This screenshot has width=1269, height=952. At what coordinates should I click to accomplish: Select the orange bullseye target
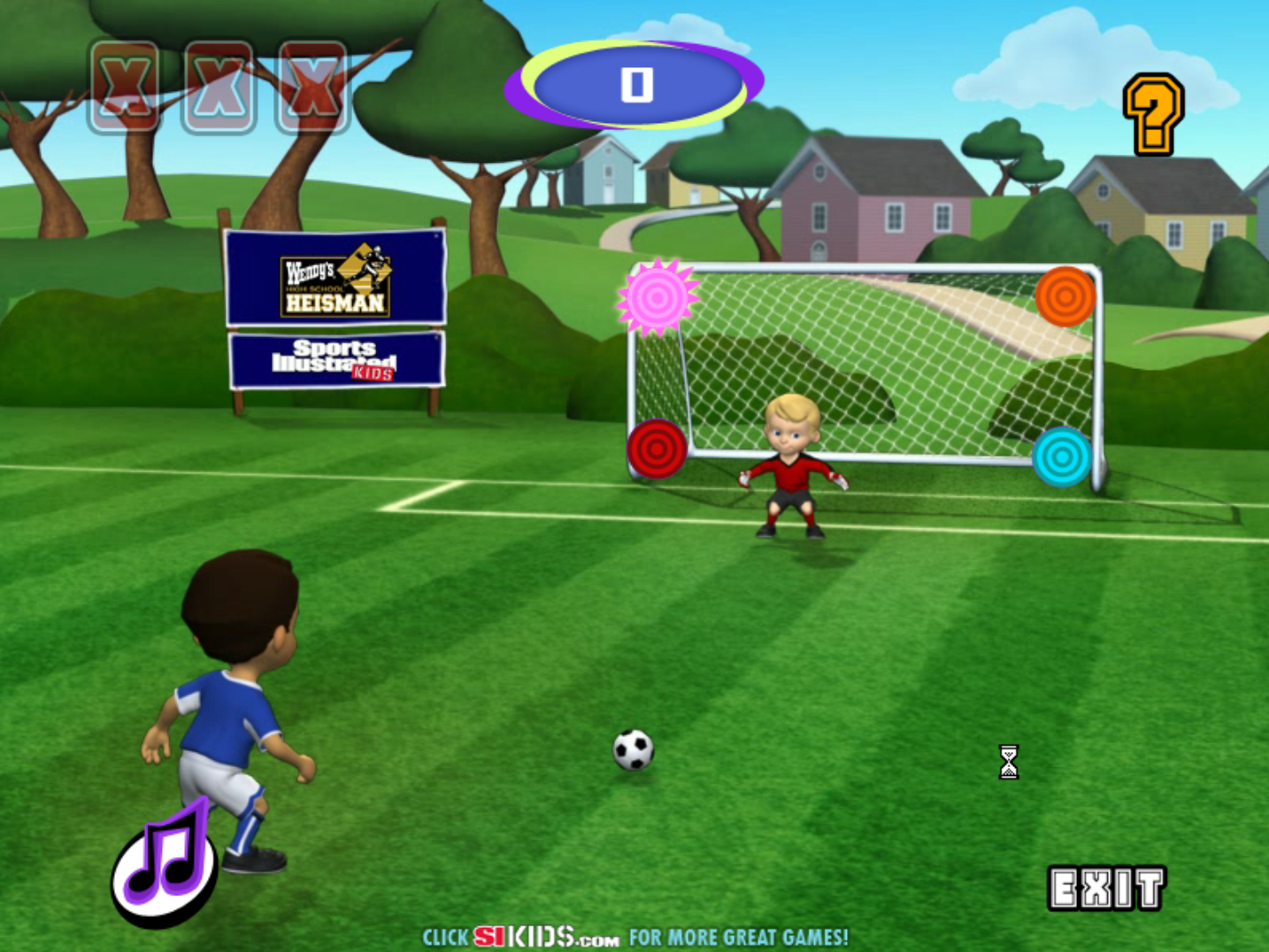point(1064,294)
